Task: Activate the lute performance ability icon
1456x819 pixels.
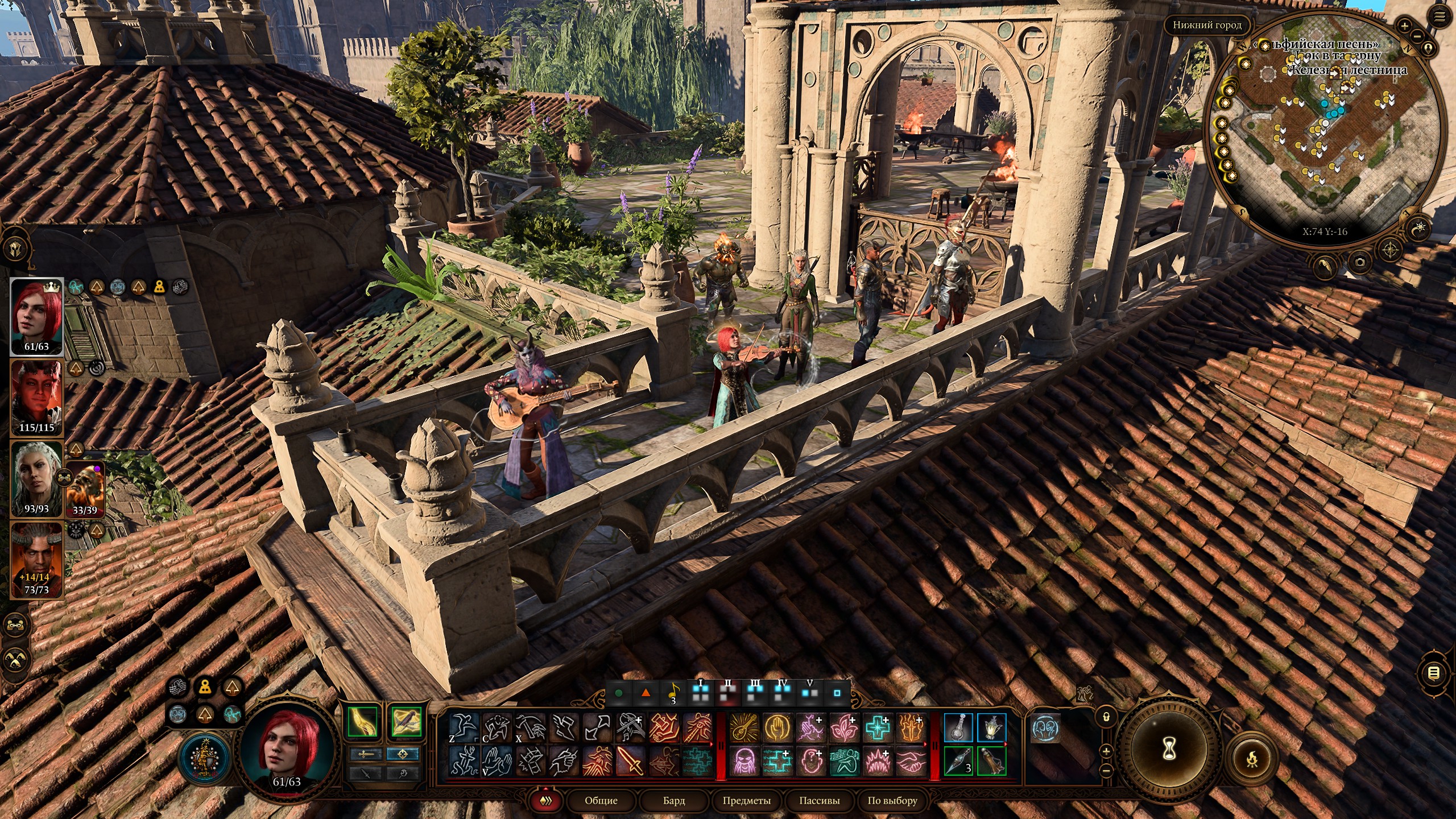Action: tap(743, 728)
